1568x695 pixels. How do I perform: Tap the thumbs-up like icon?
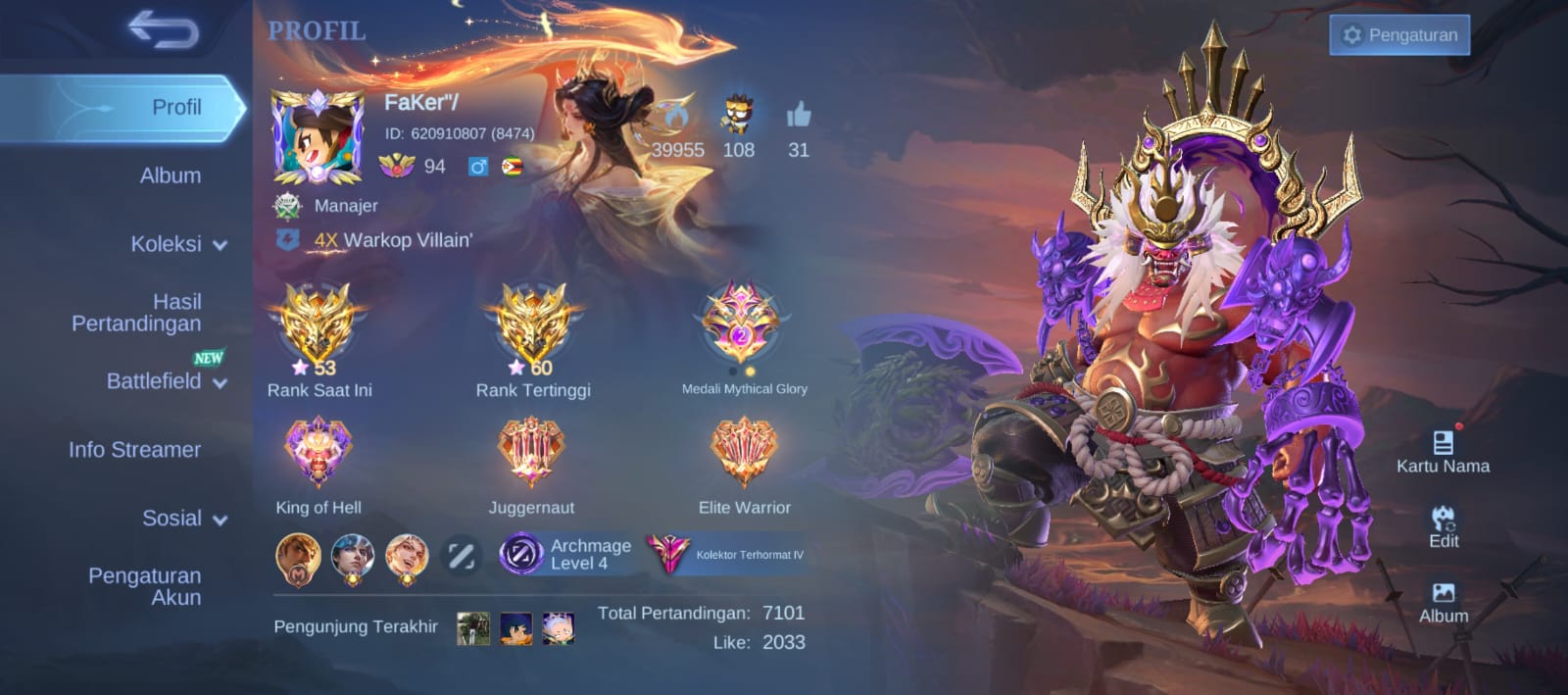[799, 117]
